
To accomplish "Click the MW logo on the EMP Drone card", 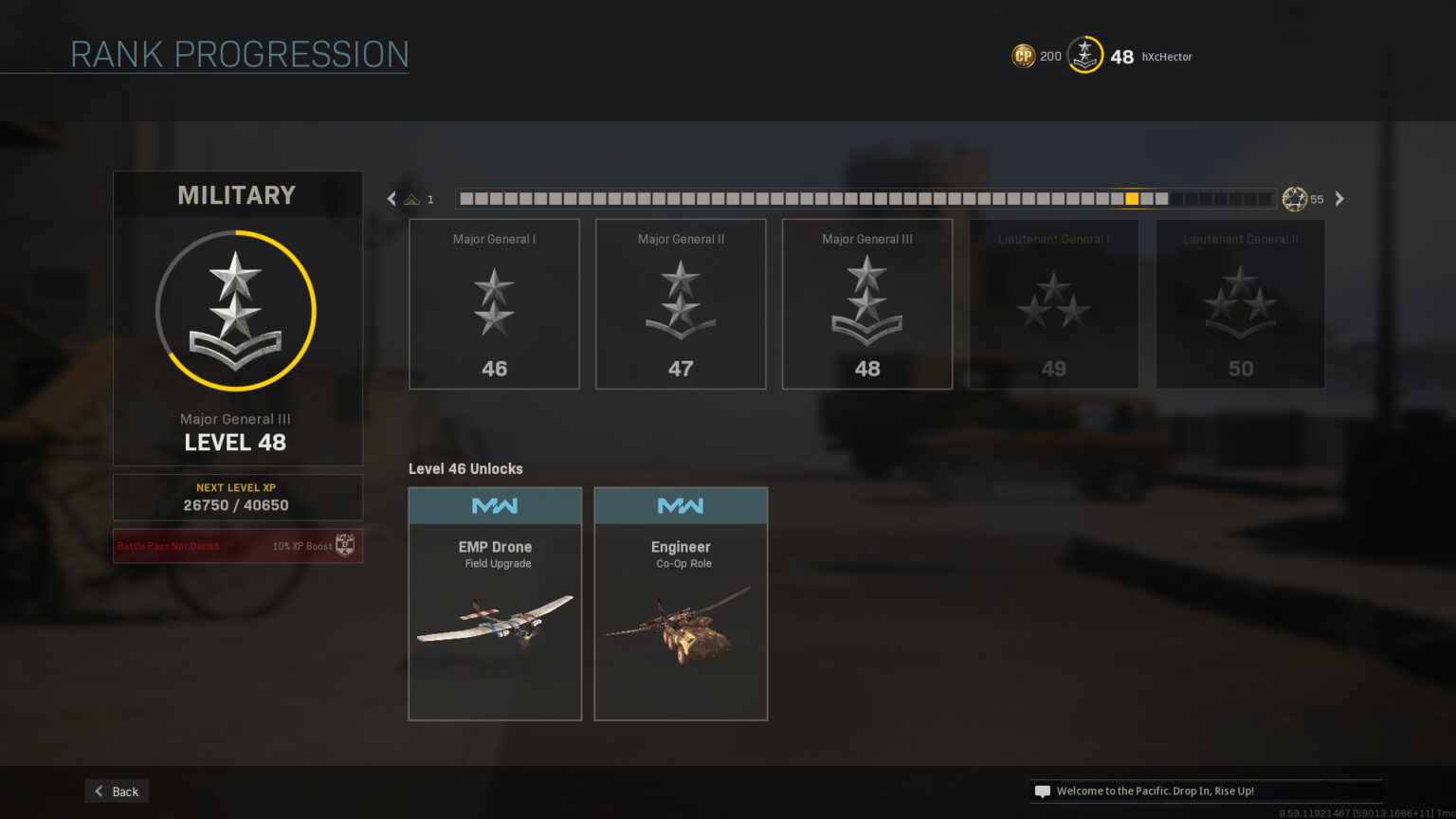I will 495,505.
